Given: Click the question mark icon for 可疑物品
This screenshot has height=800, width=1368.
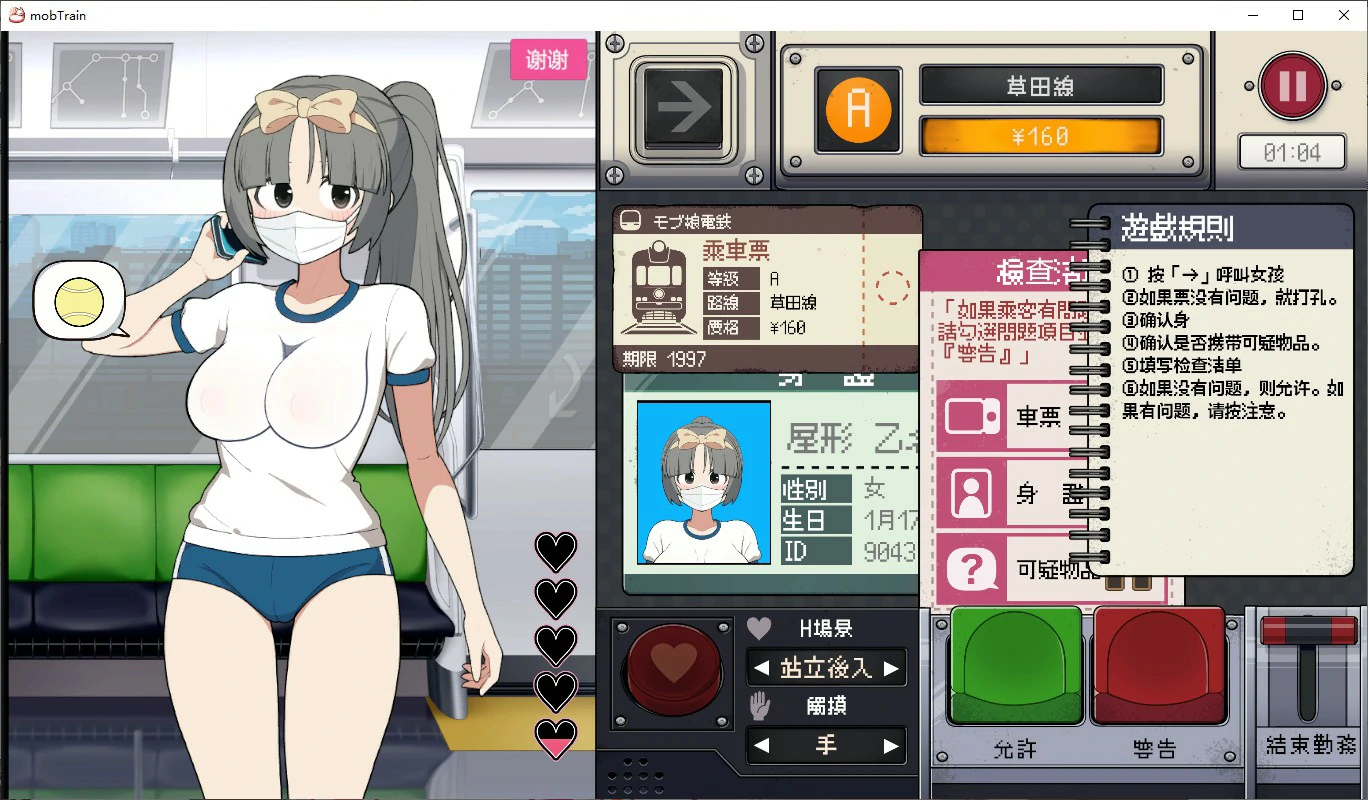Looking at the screenshot, I should [x=970, y=570].
